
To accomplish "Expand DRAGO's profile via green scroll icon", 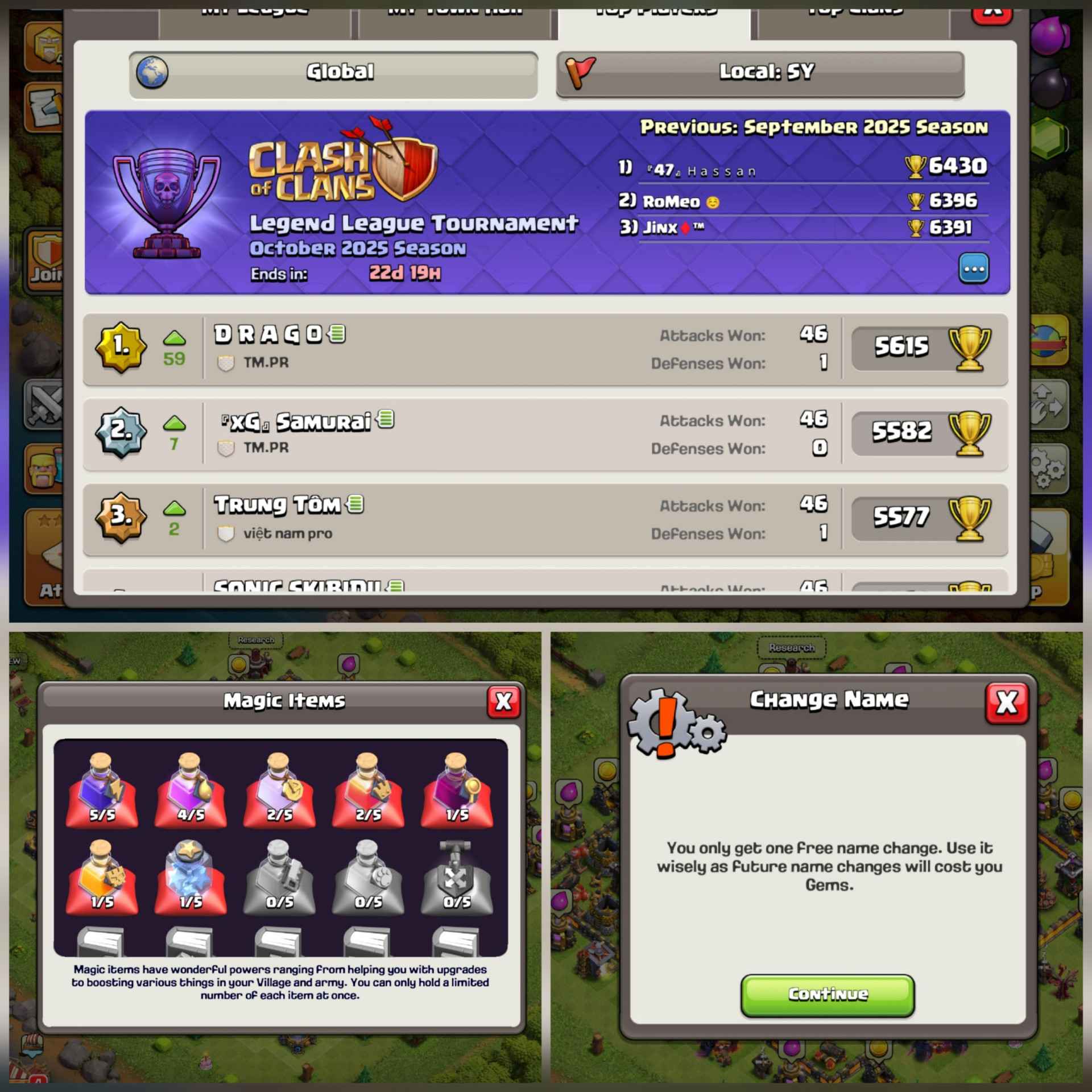I will 337,334.
